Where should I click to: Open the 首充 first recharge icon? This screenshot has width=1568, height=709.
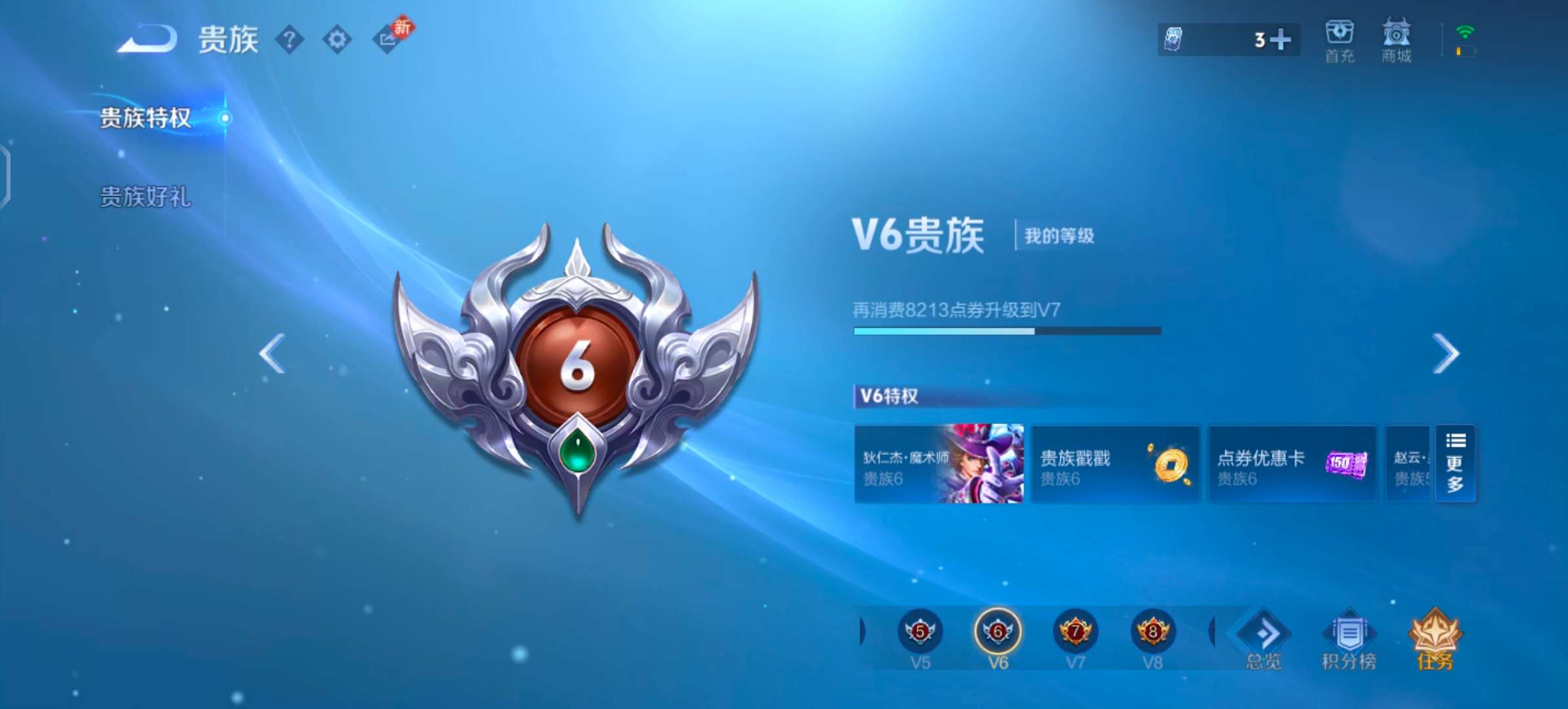[1339, 39]
